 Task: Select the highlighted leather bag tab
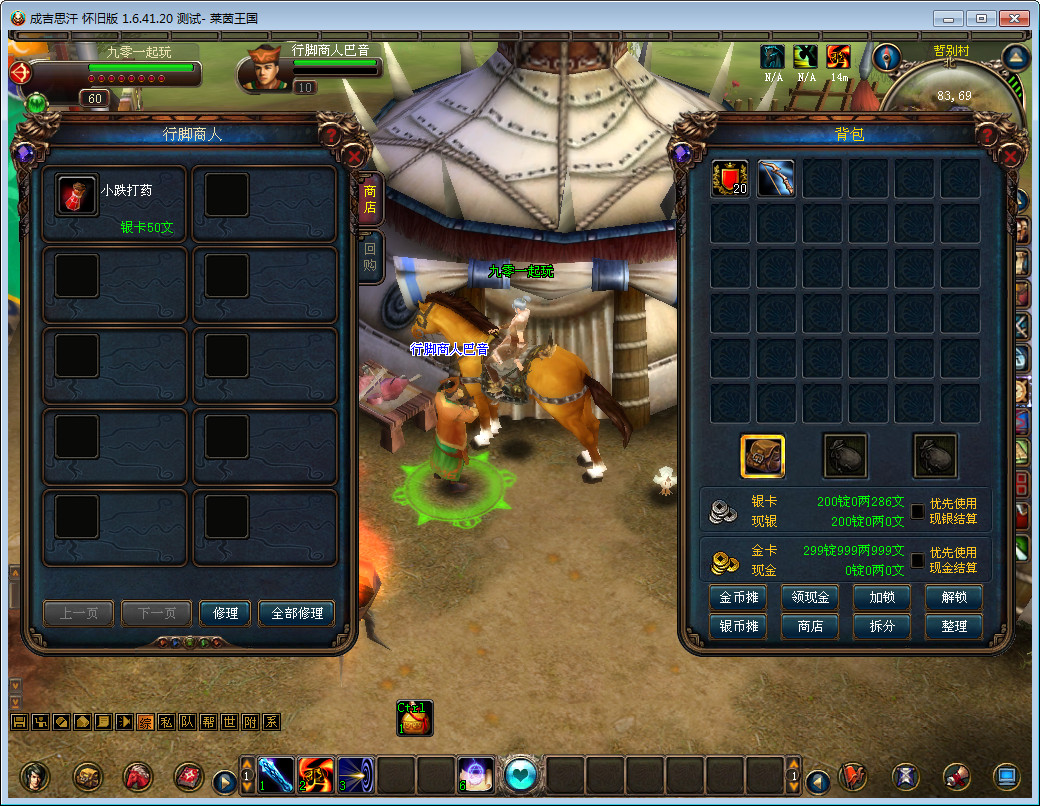point(762,456)
